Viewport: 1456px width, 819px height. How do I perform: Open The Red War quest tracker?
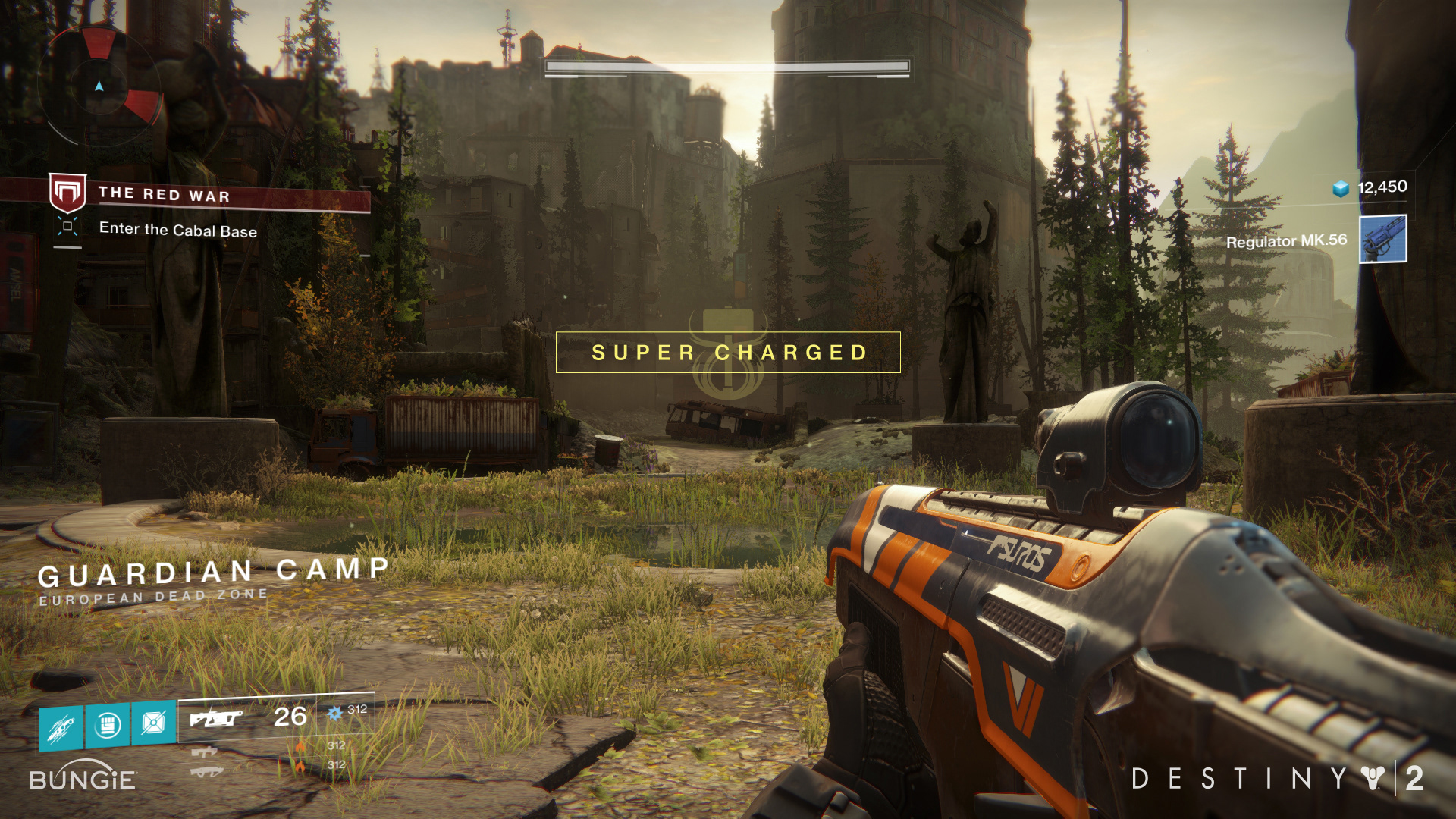[163, 195]
